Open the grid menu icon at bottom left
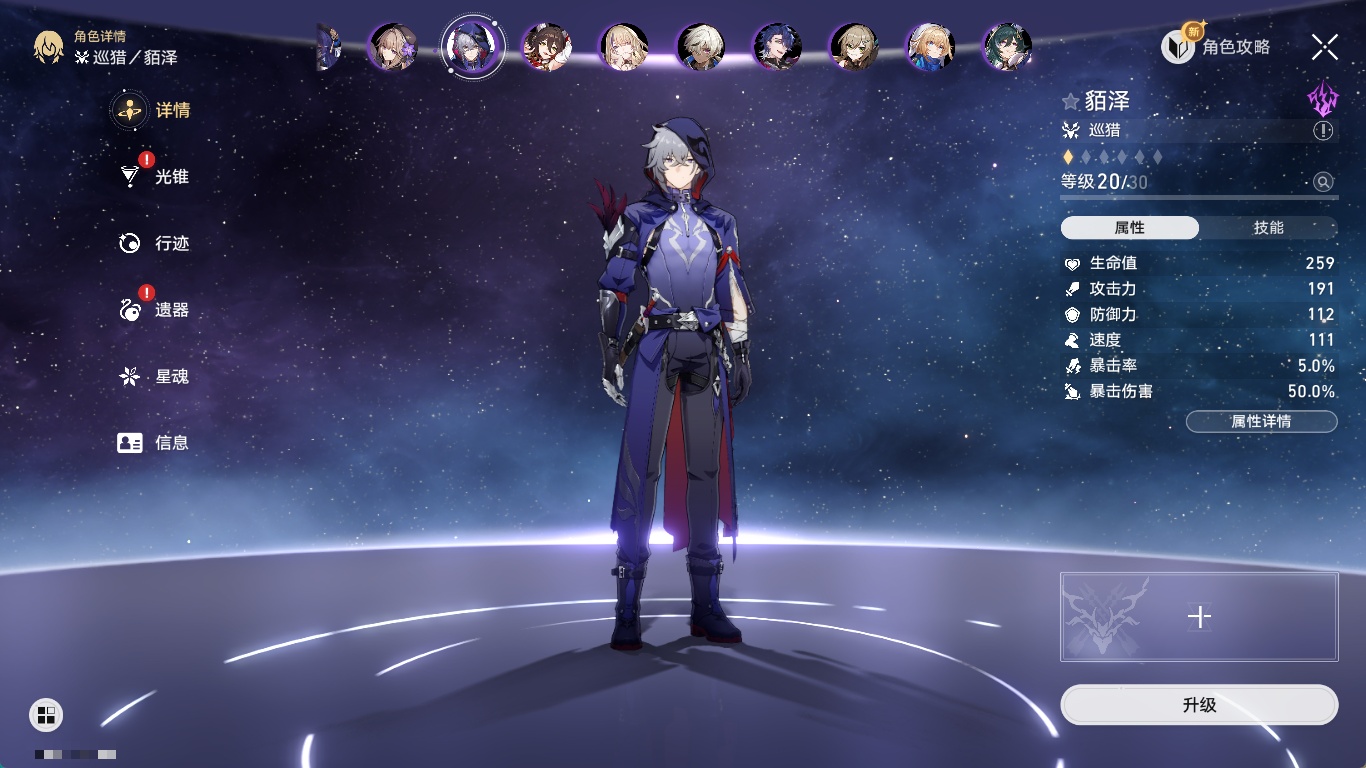 (x=46, y=714)
